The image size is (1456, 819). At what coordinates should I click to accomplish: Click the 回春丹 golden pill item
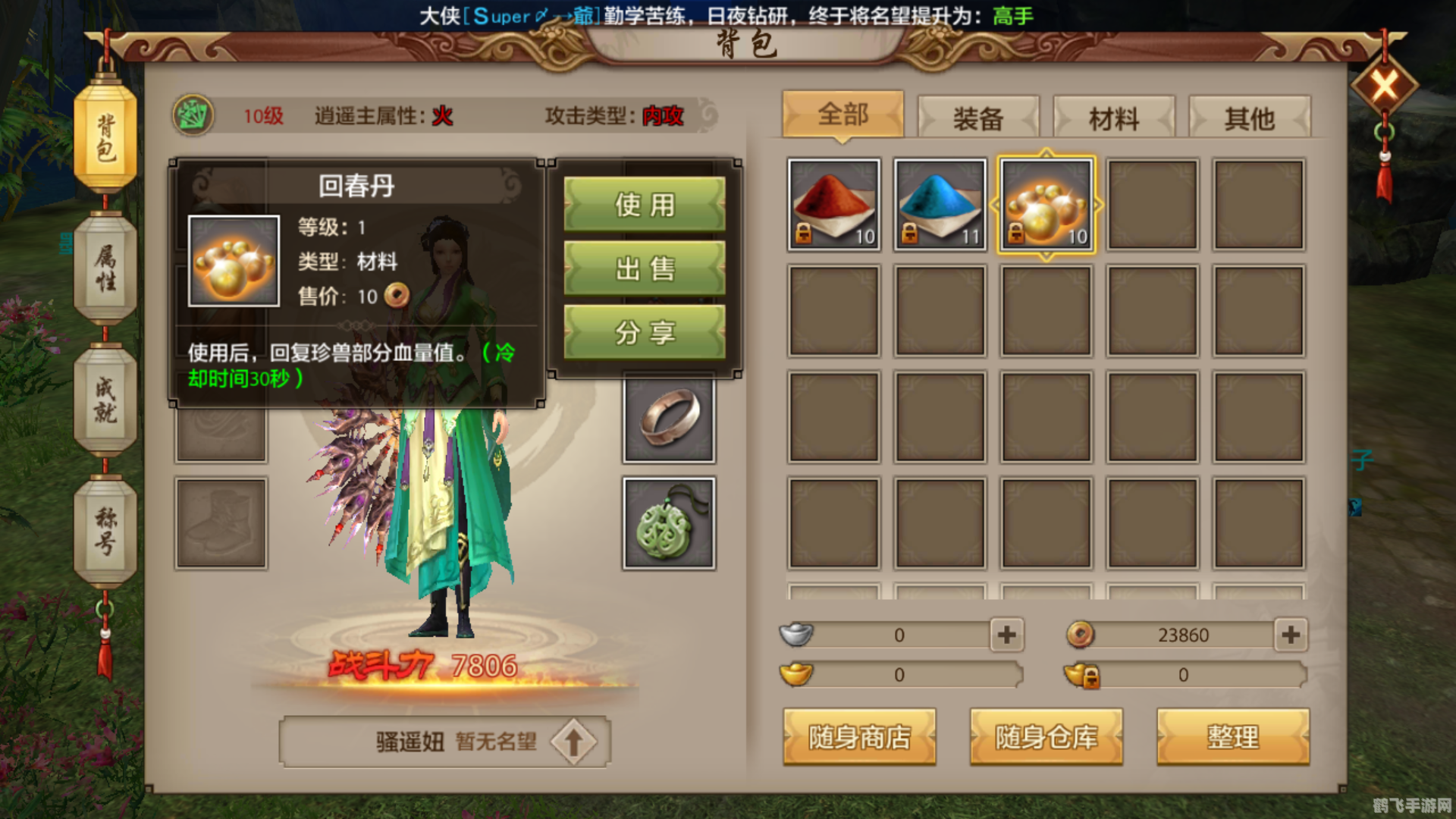pyautogui.click(x=1046, y=203)
